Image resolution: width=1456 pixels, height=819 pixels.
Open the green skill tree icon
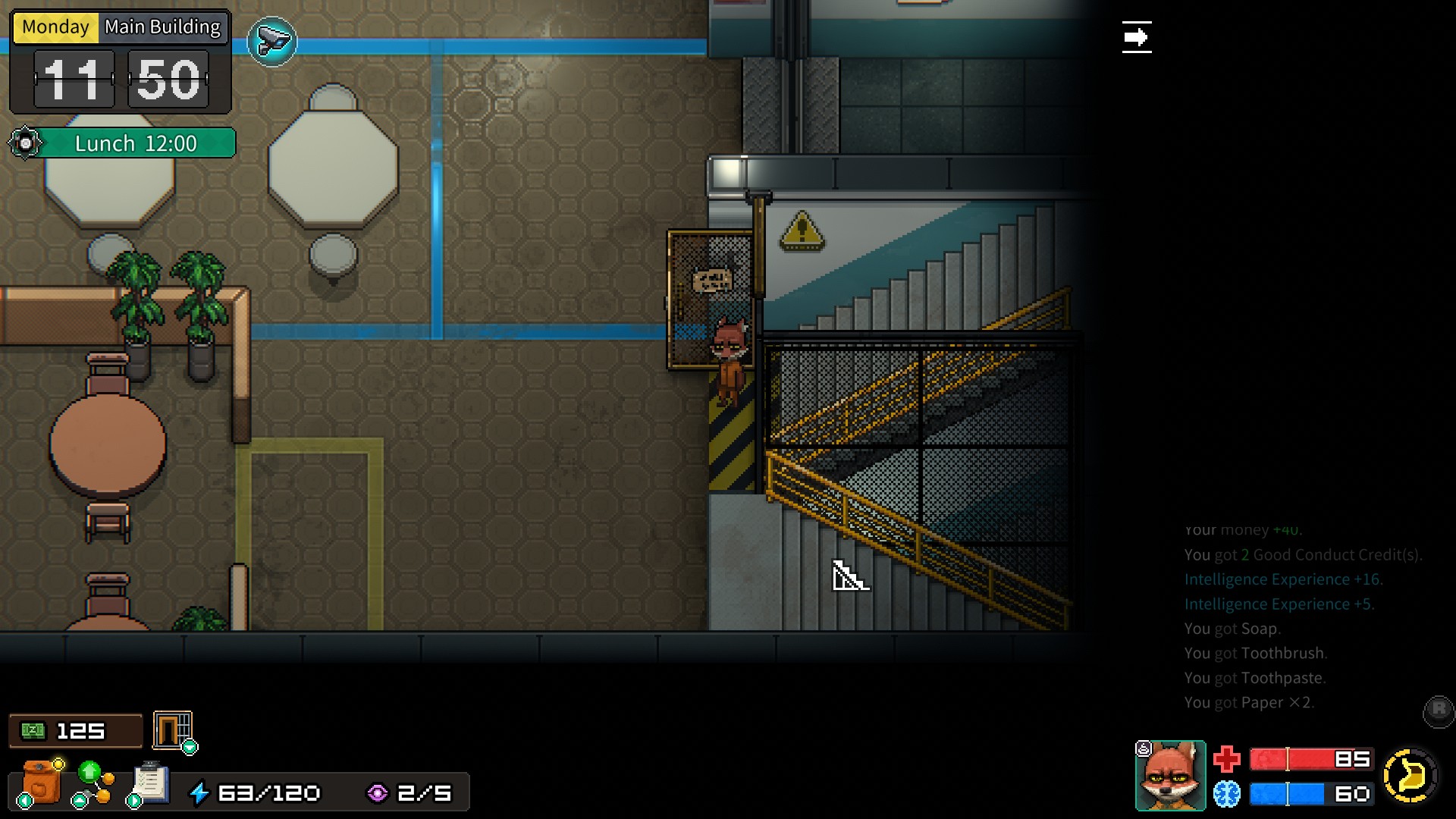pyautogui.click(x=93, y=783)
